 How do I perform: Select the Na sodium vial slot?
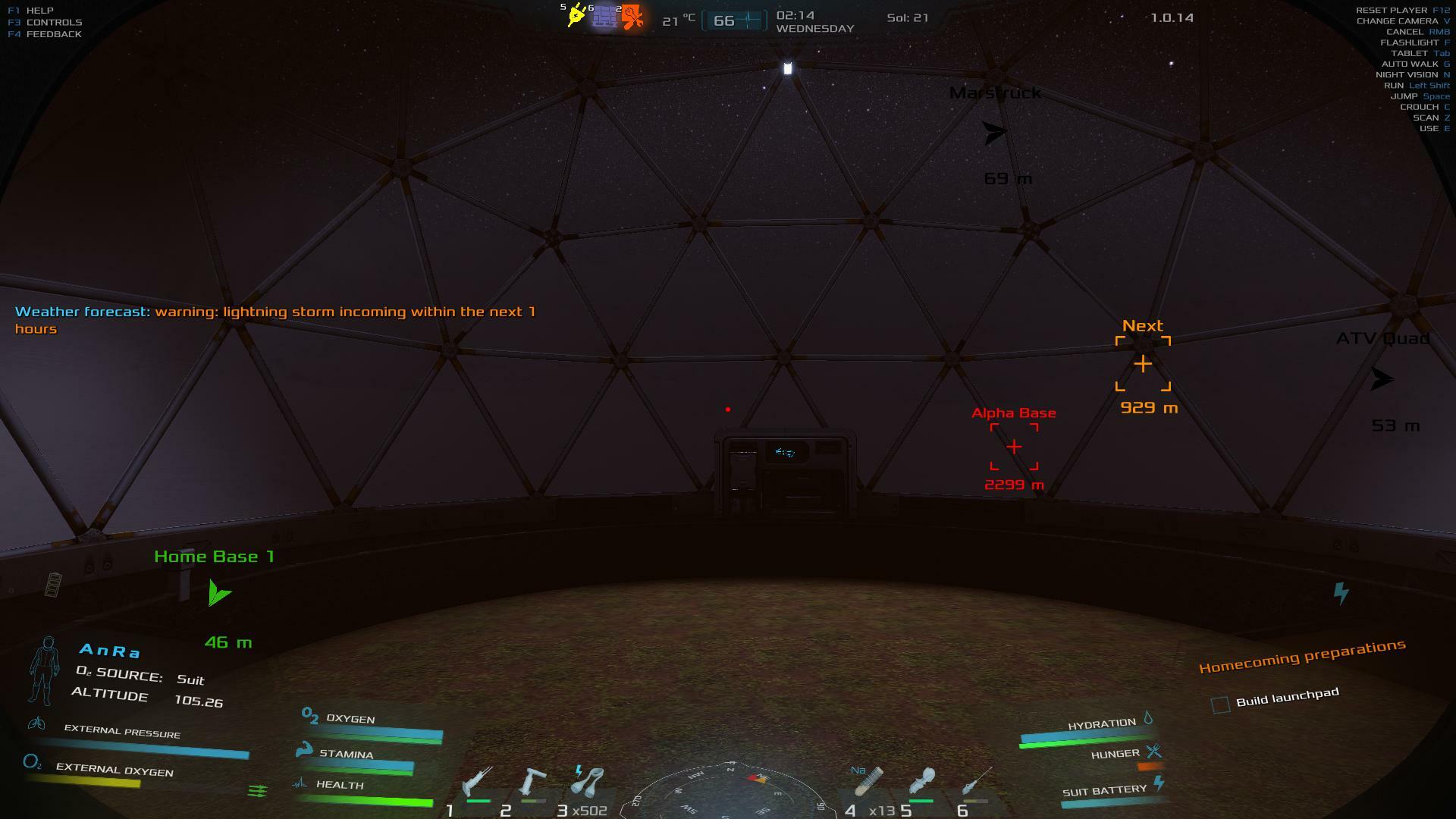(869, 782)
